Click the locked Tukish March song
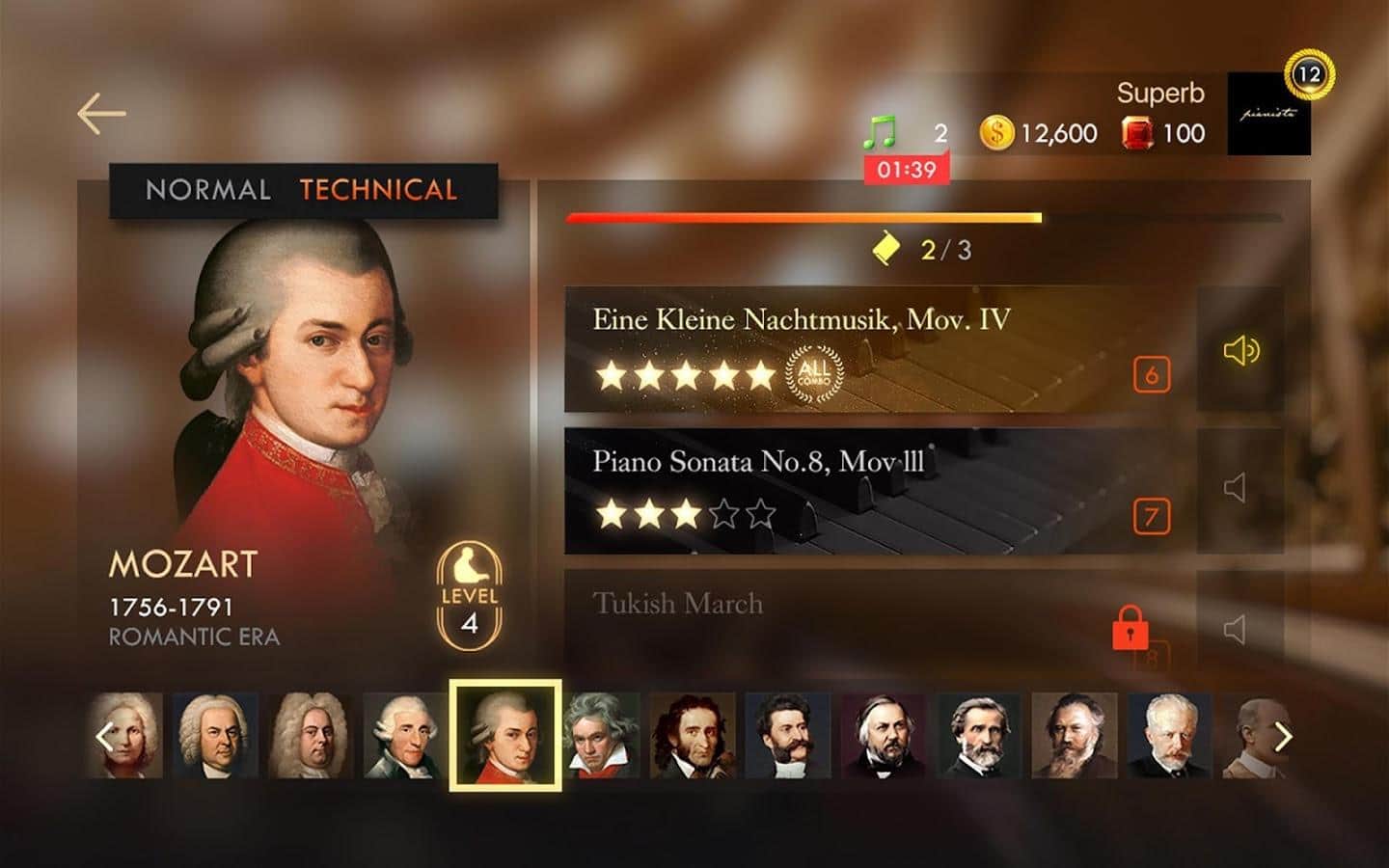The image size is (1389, 868). pos(849,617)
